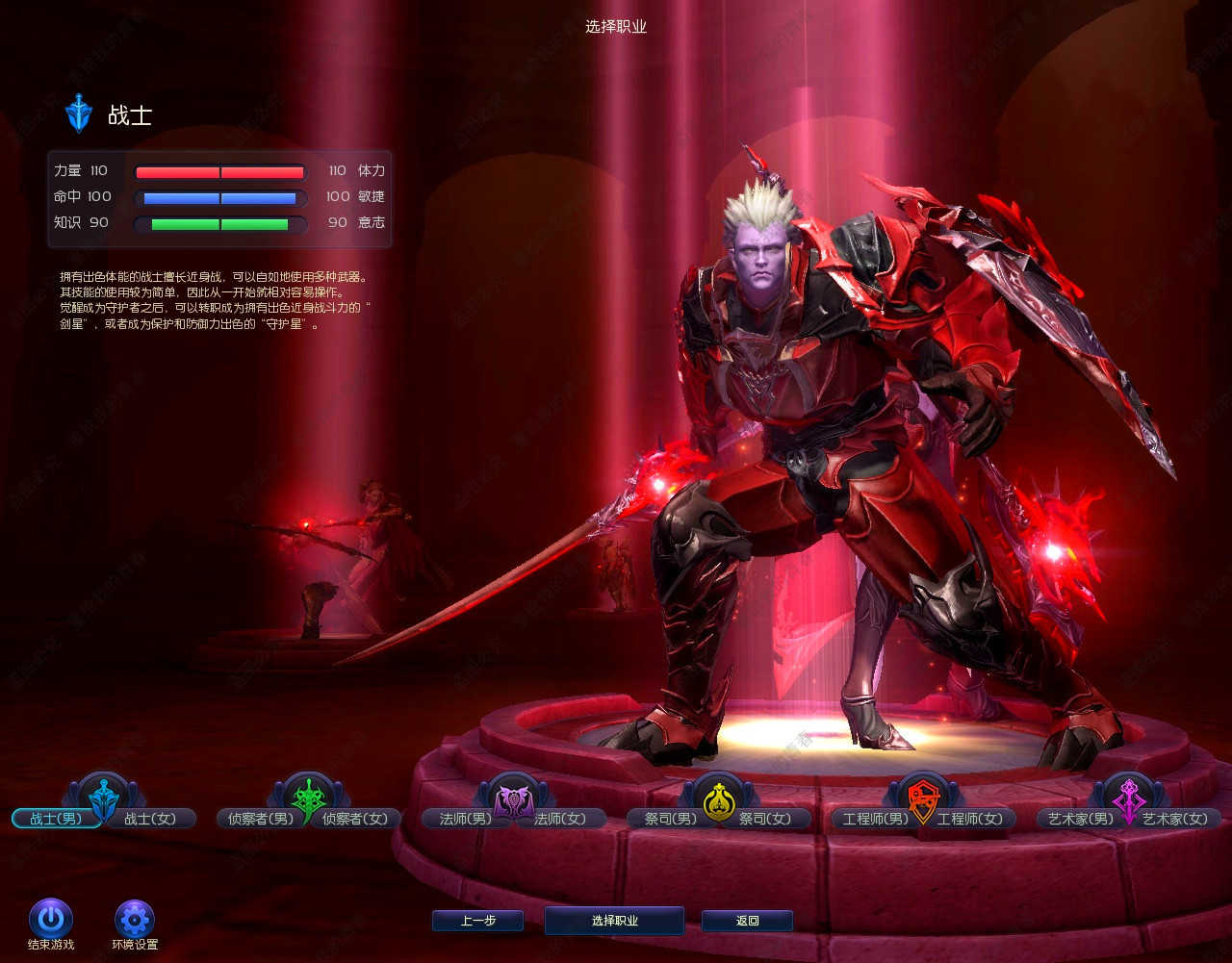Select the 侦察者(女) female scout class
Viewport: 1232px width, 963px height.
click(356, 819)
